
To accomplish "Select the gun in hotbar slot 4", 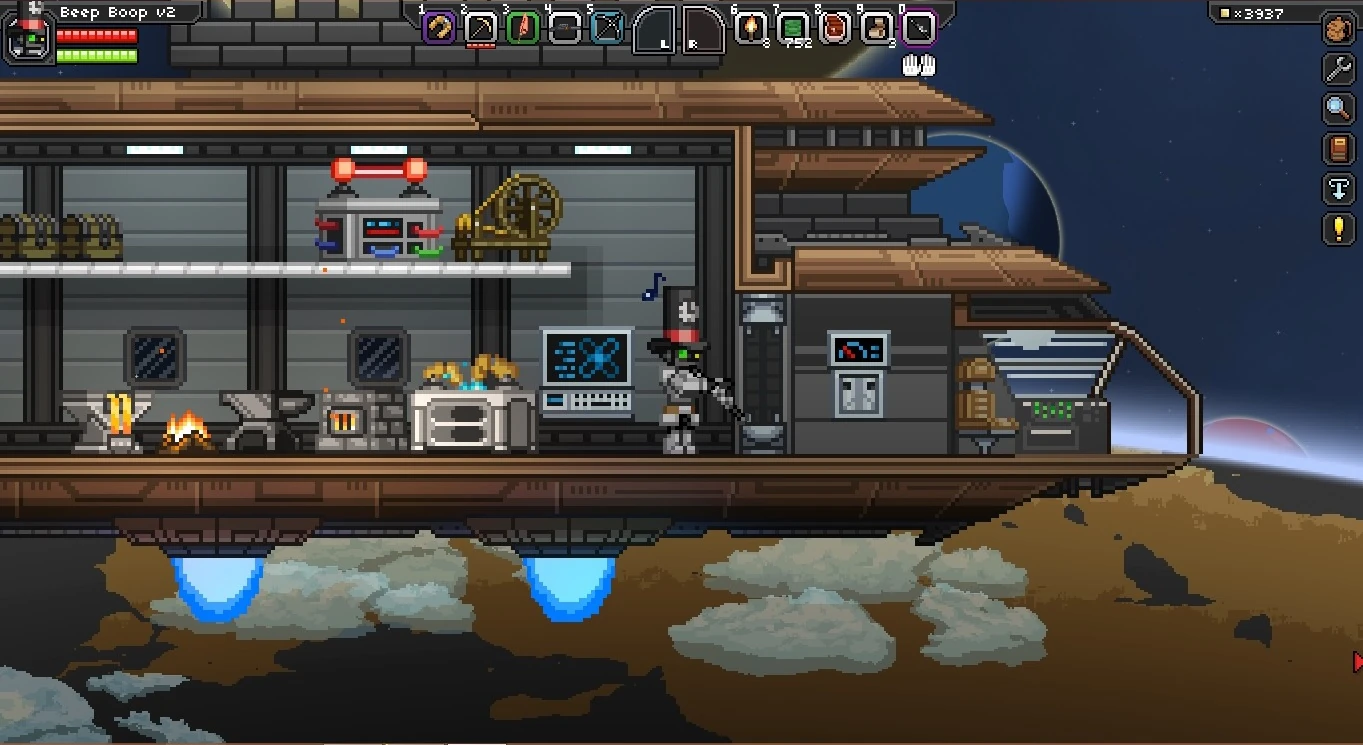I will pyautogui.click(x=563, y=28).
